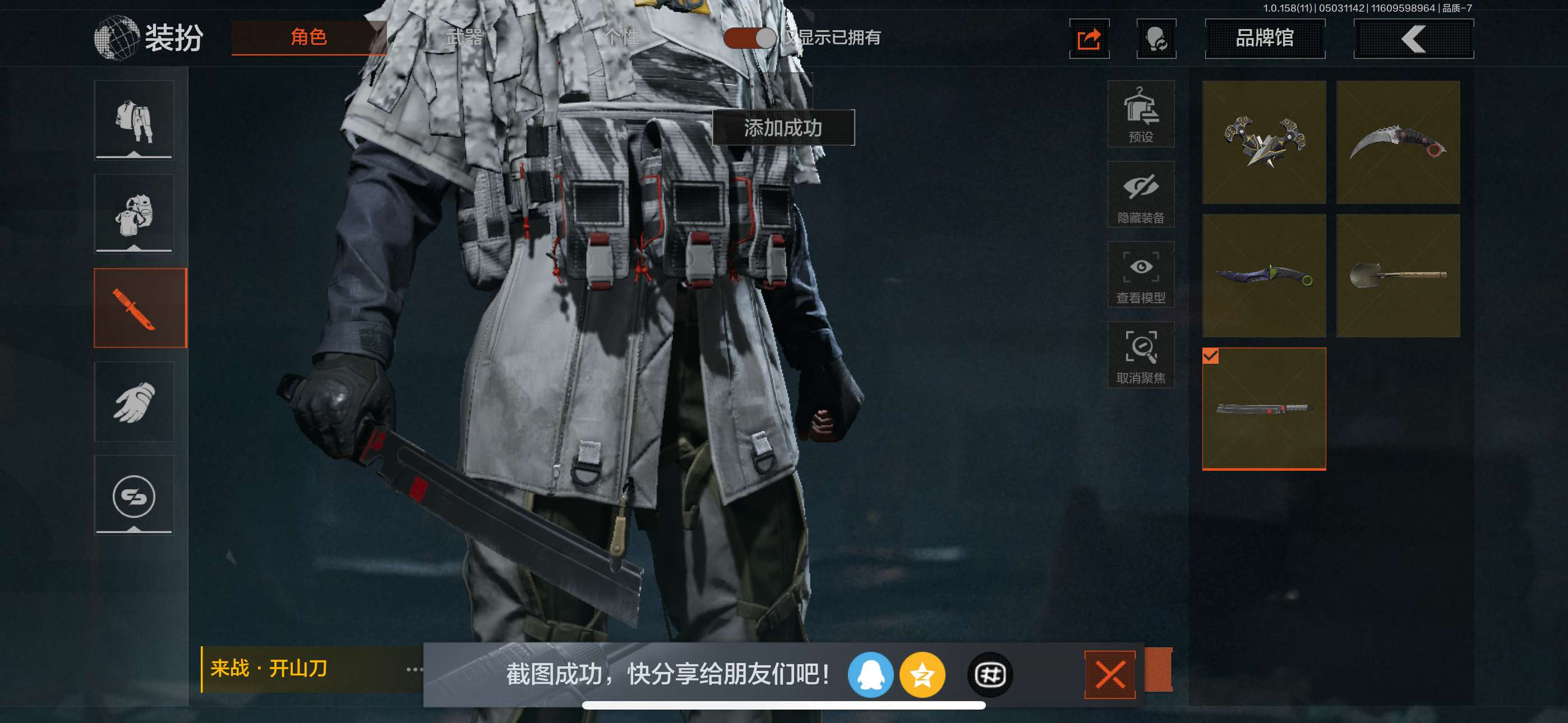Choose the backpack gear category
The image size is (1568, 723).
pos(134,214)
